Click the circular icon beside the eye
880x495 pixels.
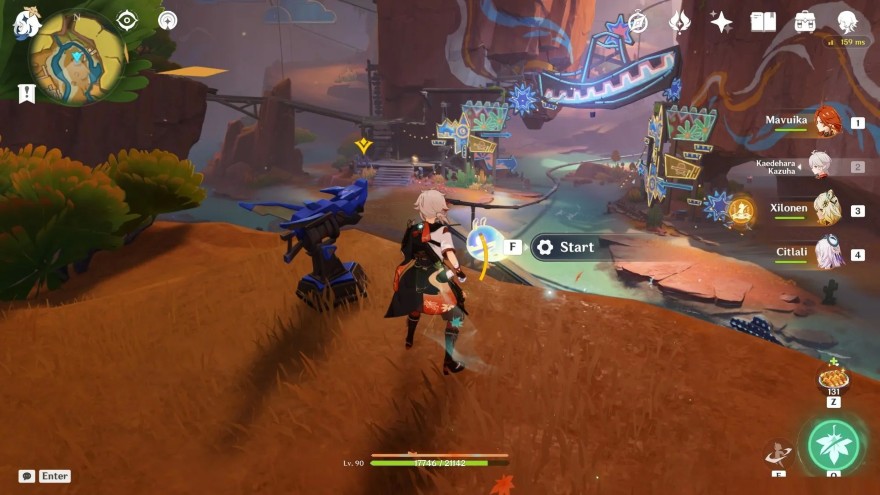tap(167, 20)
